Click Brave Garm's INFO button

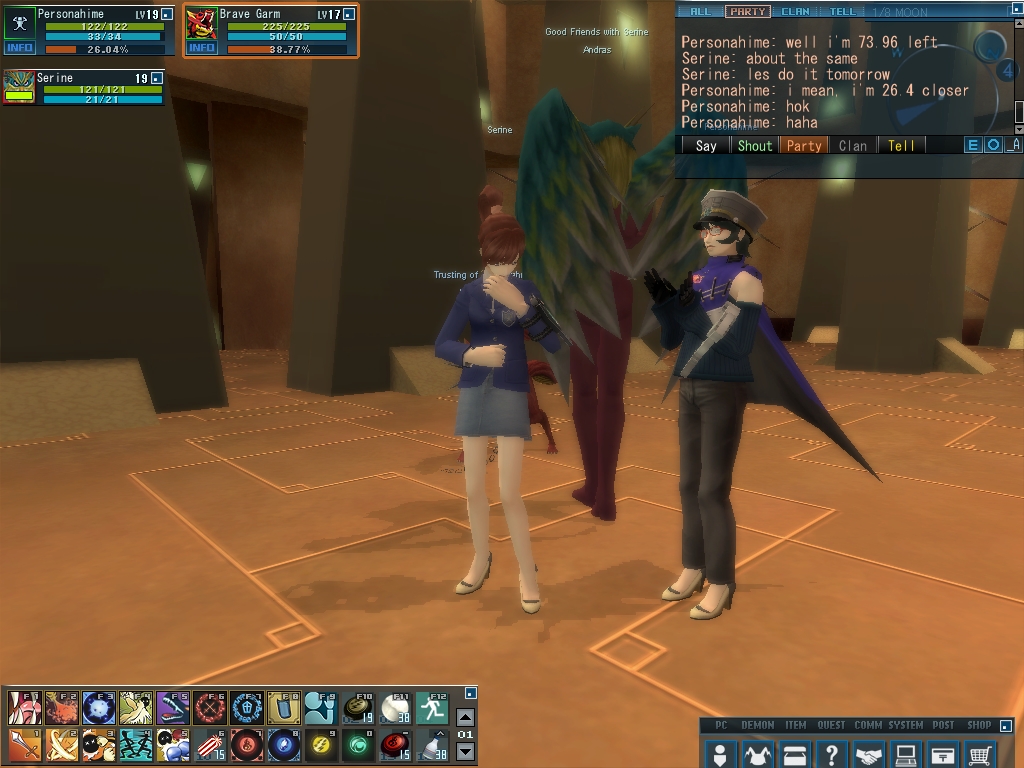point(202,48)
